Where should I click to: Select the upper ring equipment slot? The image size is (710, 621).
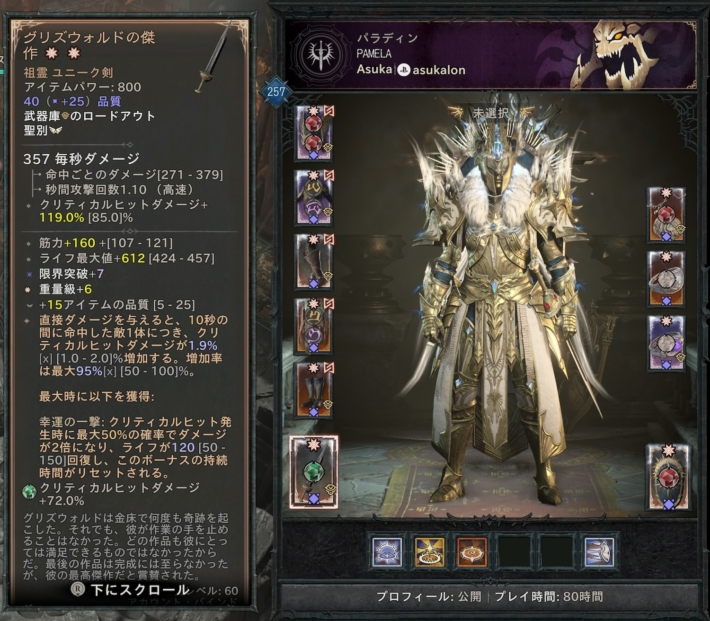[x=666, y=275]
